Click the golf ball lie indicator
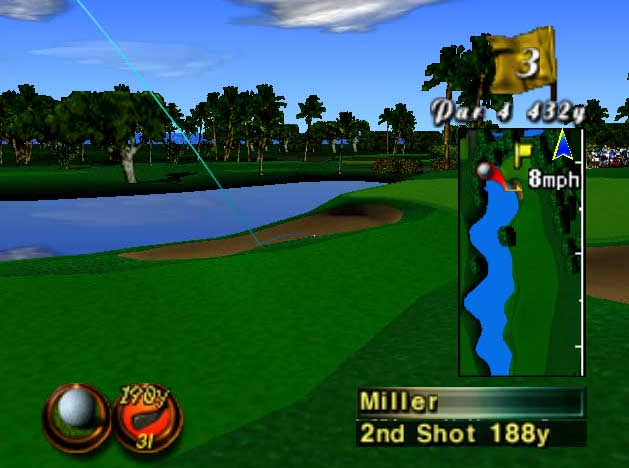 tap(75, 412)
